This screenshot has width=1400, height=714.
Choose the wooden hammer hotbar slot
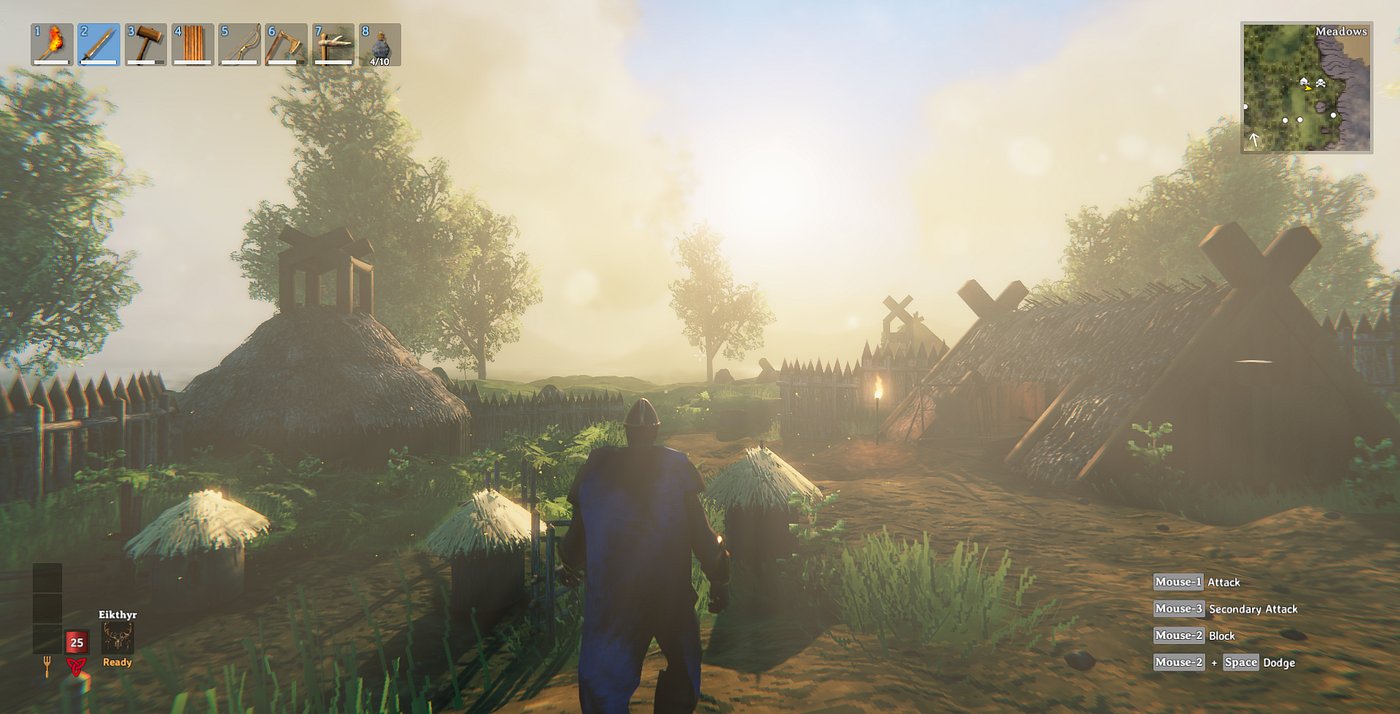point(146,44)
